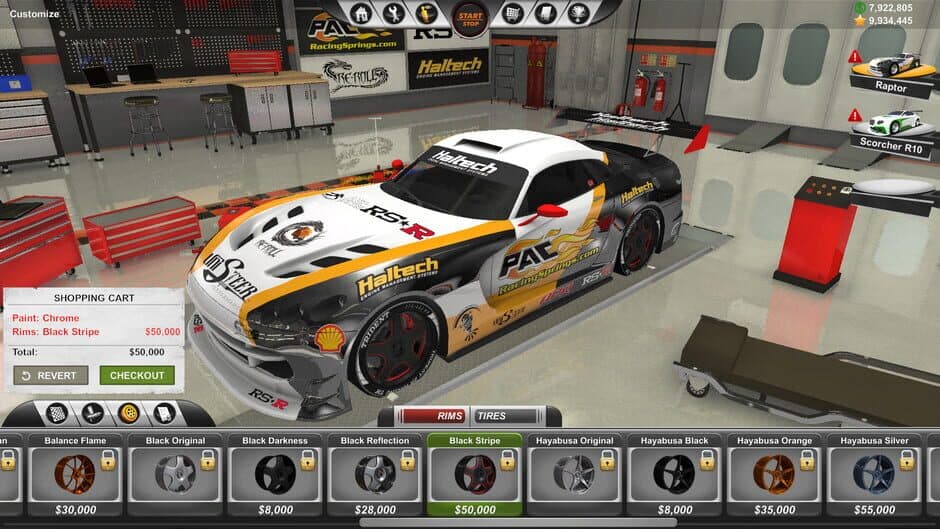Open the garage home icon

[362, 14]
